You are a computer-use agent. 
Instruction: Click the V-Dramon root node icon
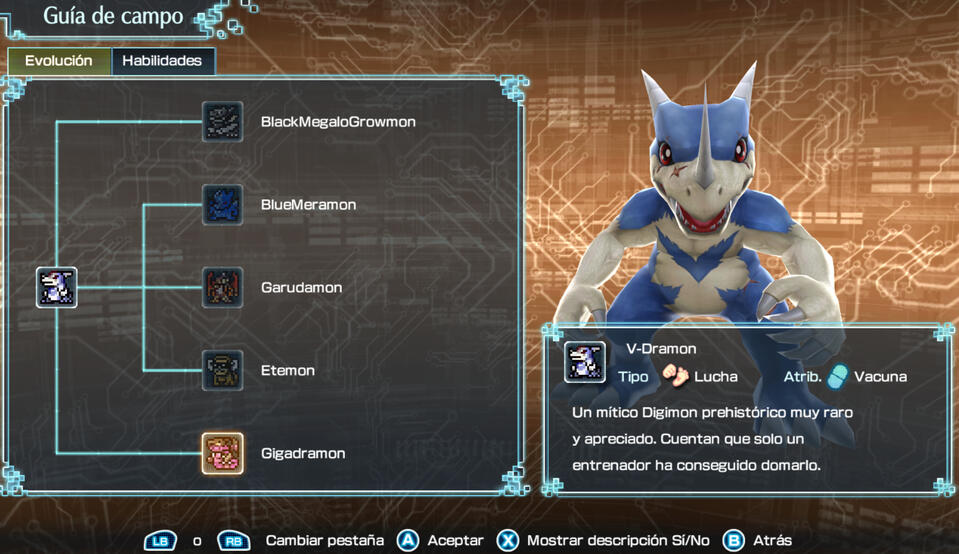coord(57,287)
